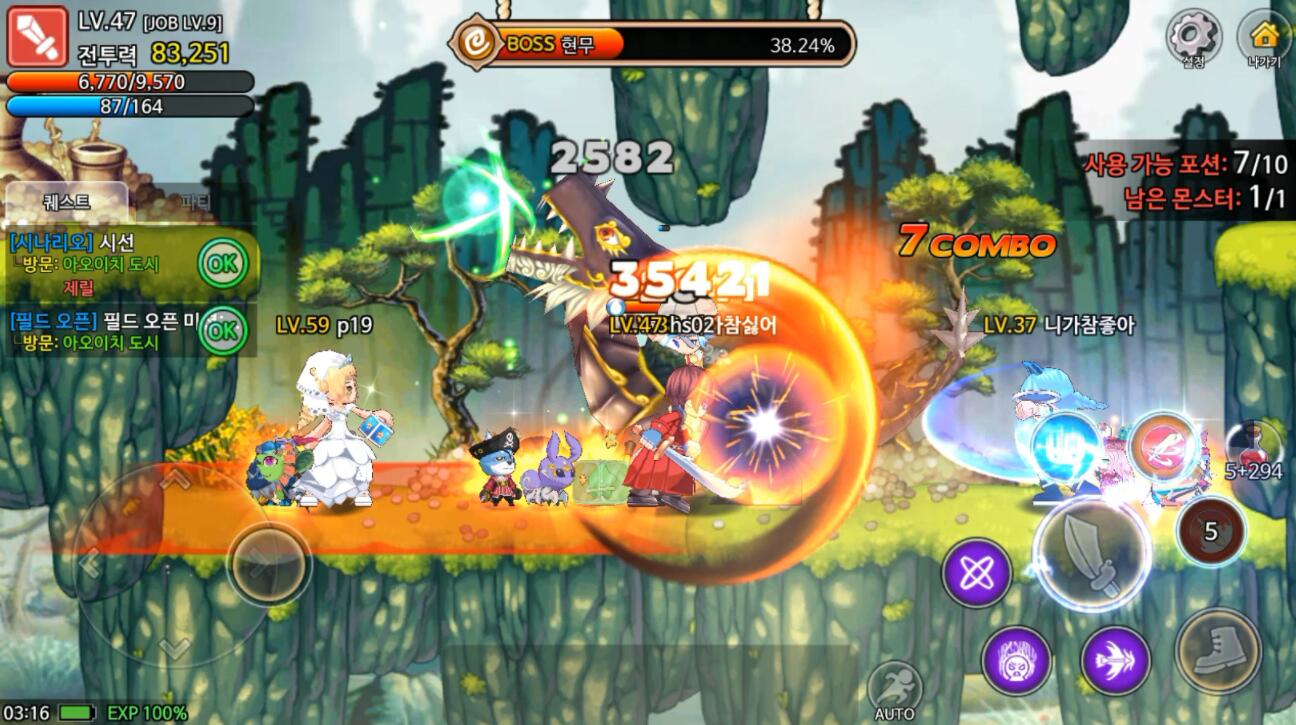Activate the purple mask face skill
1296x725 pixels.
(x=1016, y=660)
